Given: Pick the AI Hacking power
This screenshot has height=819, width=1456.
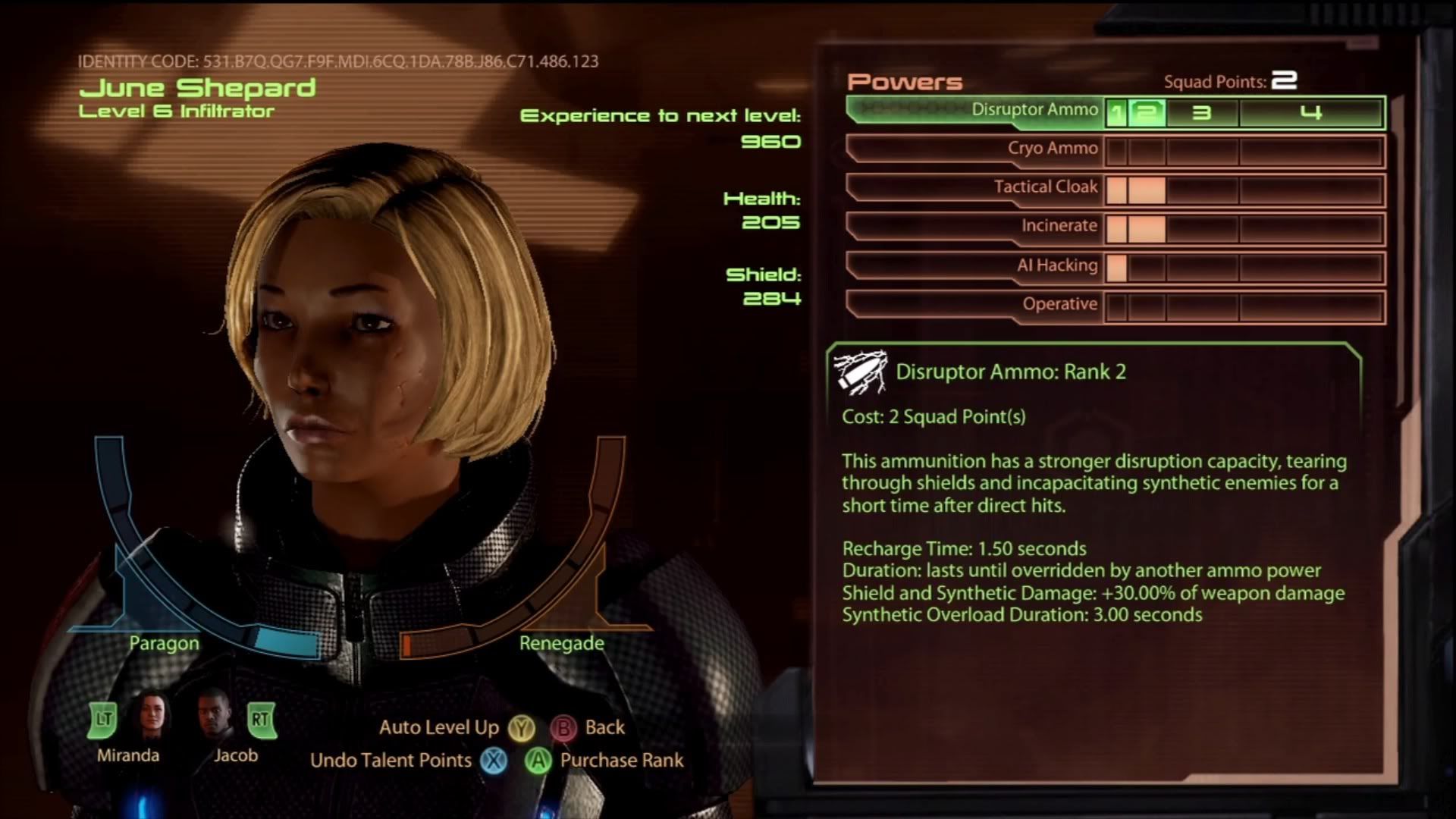Looking at the screenshot, I should pos(1057,266).
